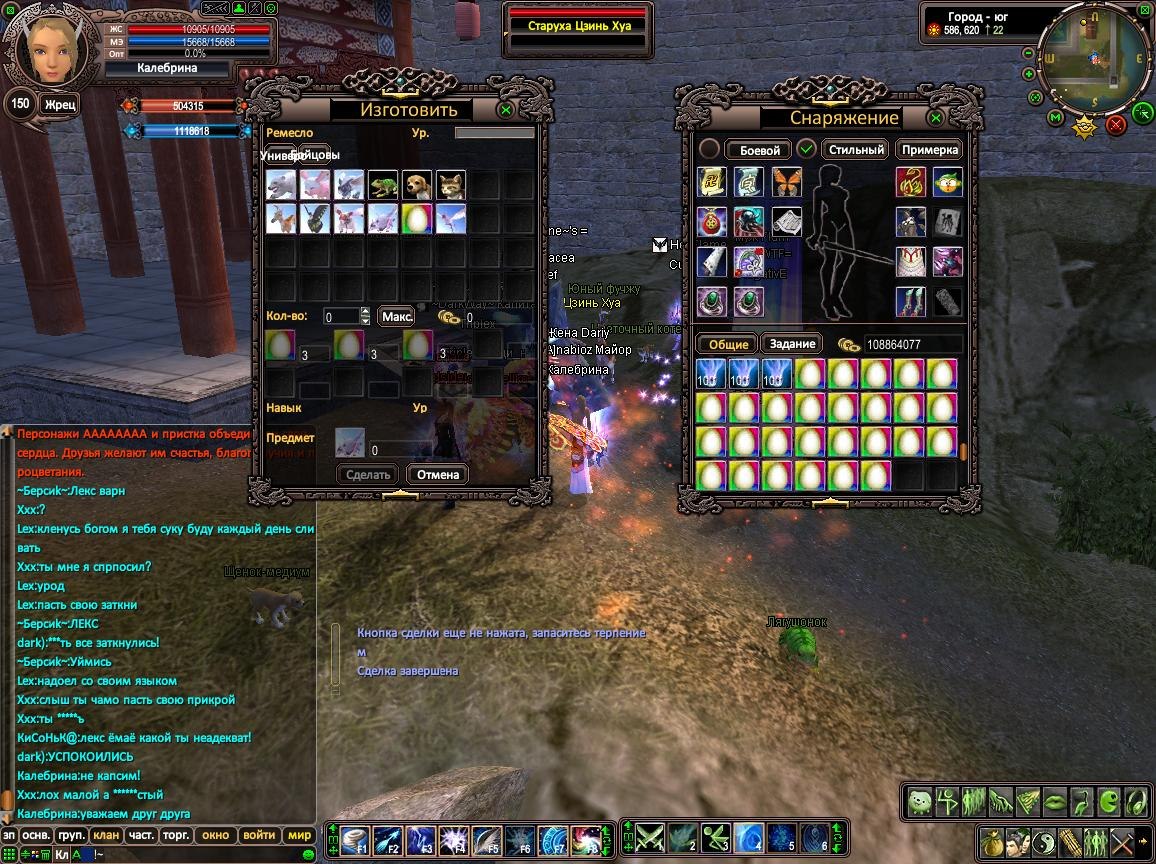Switch to the торг. chat tab
Image resolution: width=1156 pixels, height=864 pixels.
[177, 835]
